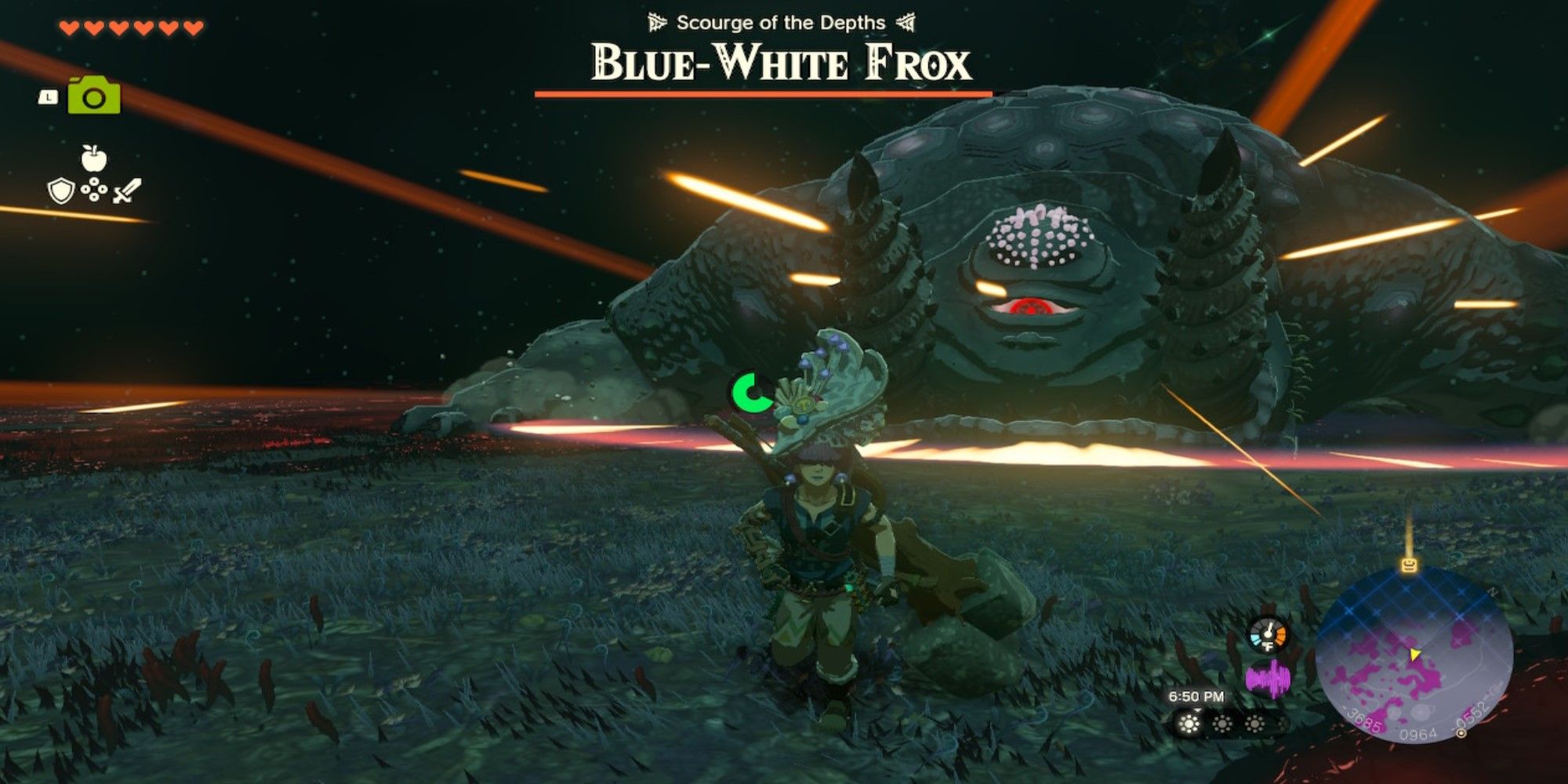
Task: Choose the shield quick-select icon
Action: (x=61, y=191)
